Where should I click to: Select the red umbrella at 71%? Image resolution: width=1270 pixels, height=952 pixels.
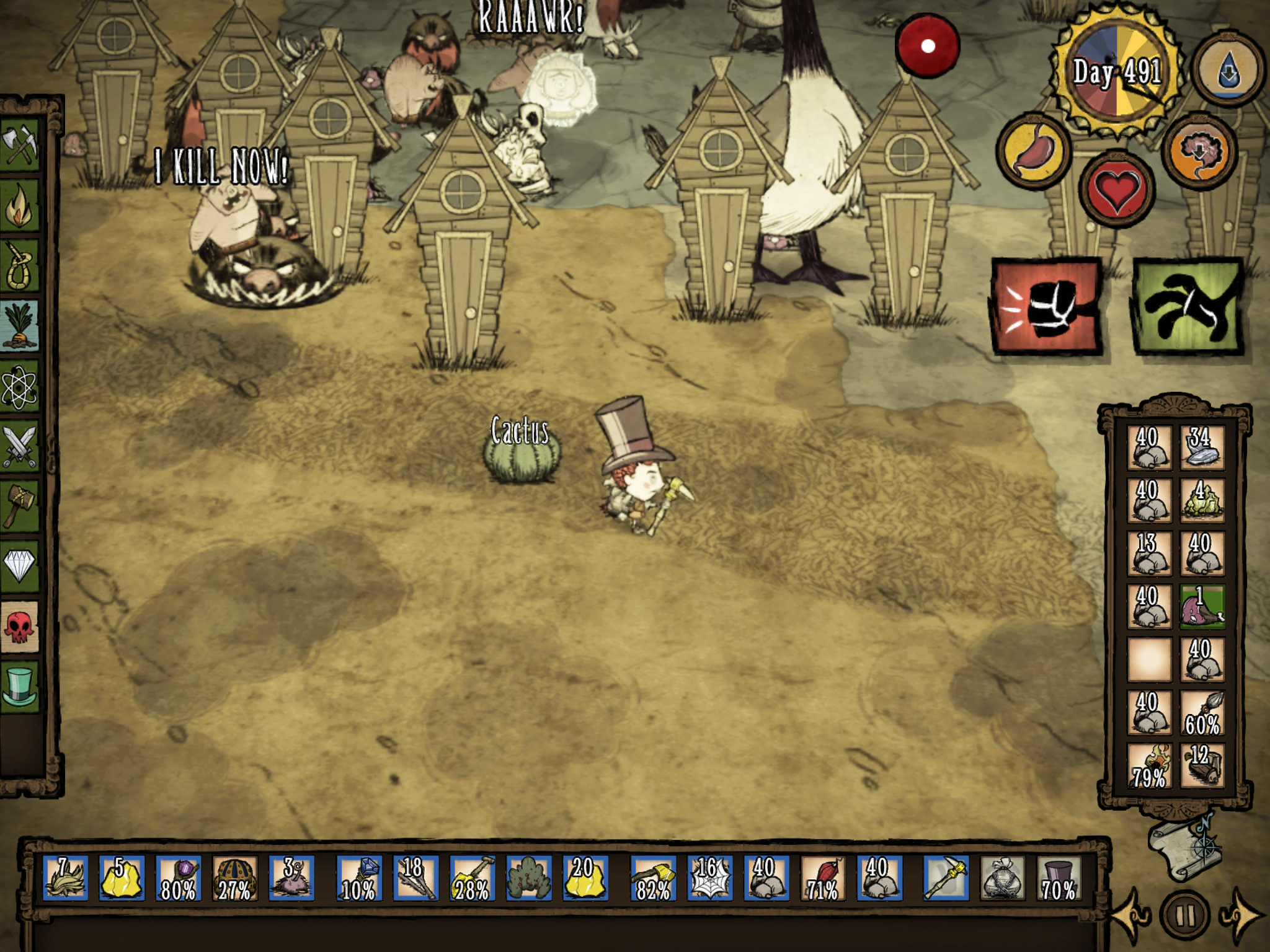[822, 878]
